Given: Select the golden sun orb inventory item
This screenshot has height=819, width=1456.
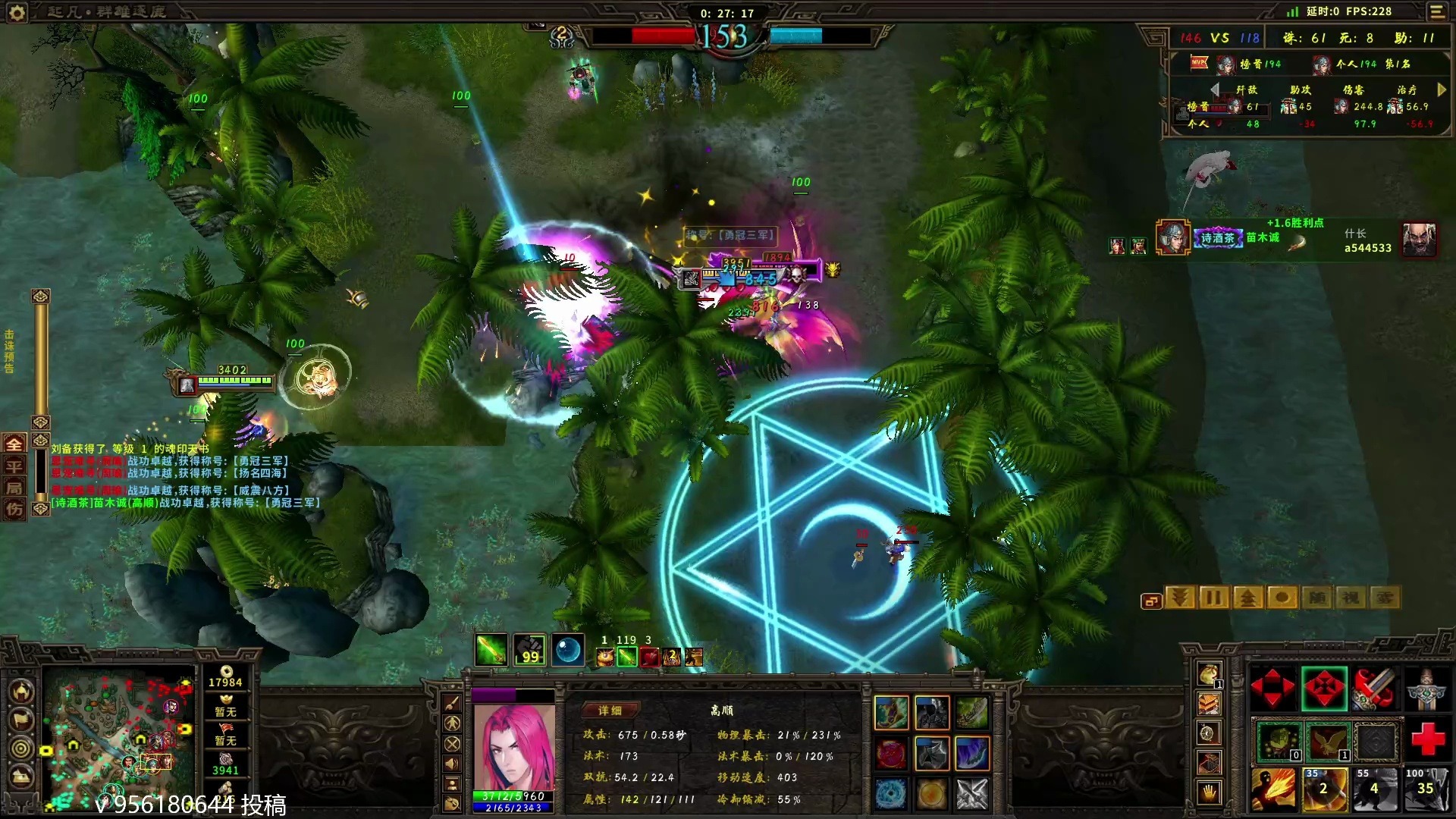Looking at the screenshot, I should coord(931,794).
